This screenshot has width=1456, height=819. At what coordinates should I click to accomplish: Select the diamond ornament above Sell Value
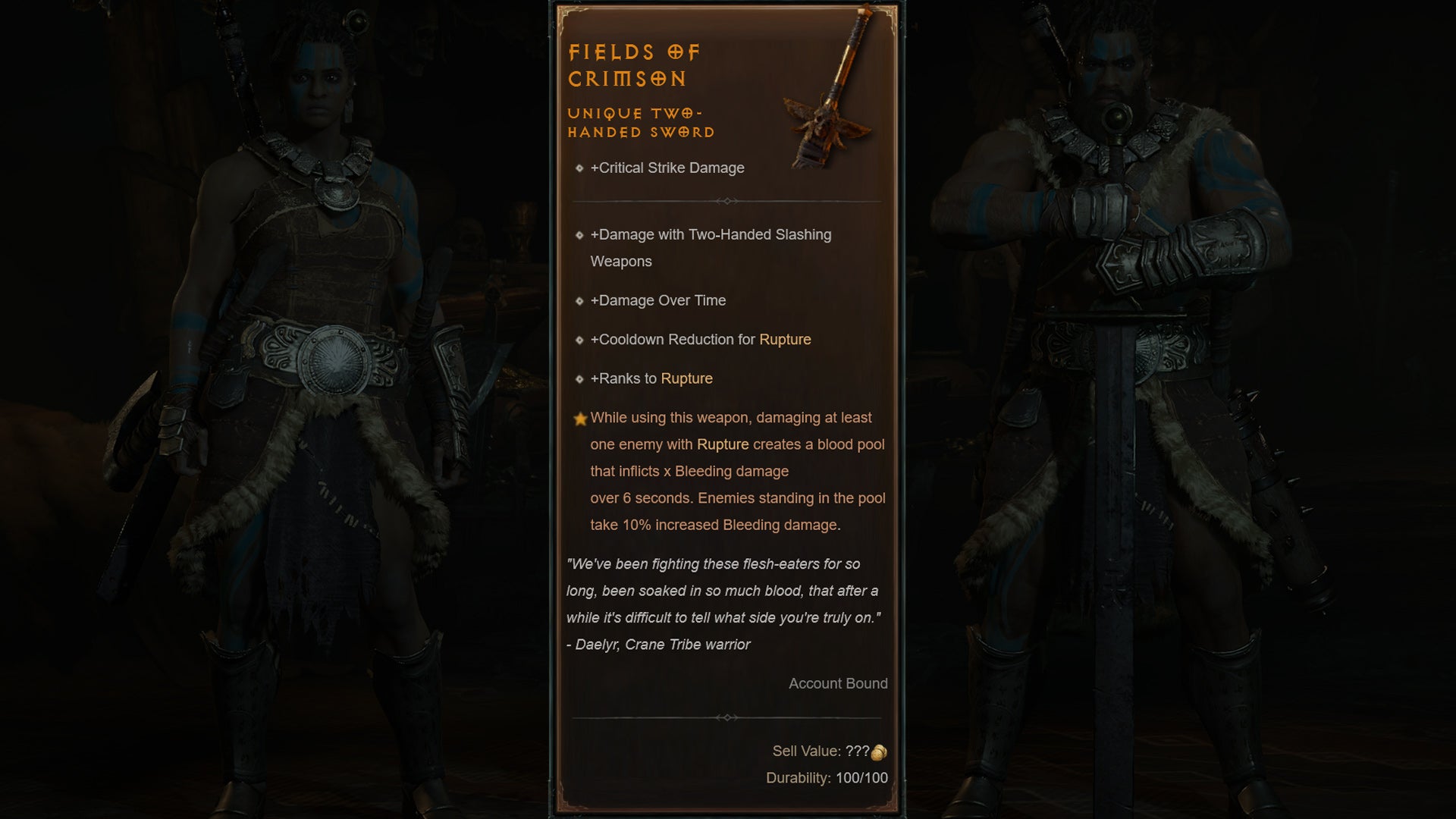(x=727, y=717)
